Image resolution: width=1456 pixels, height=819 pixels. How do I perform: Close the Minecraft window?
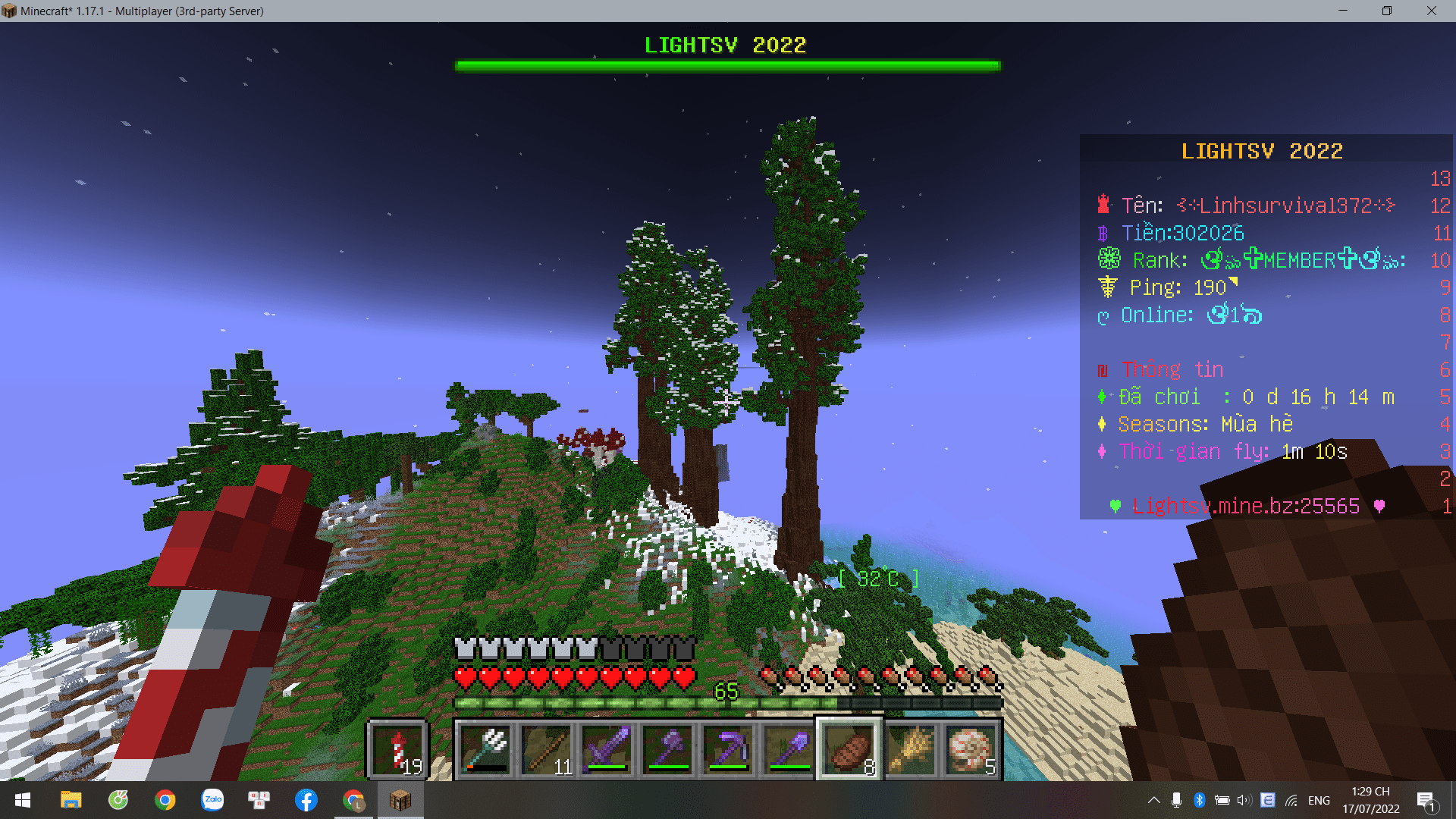(x=1431, y=11)
